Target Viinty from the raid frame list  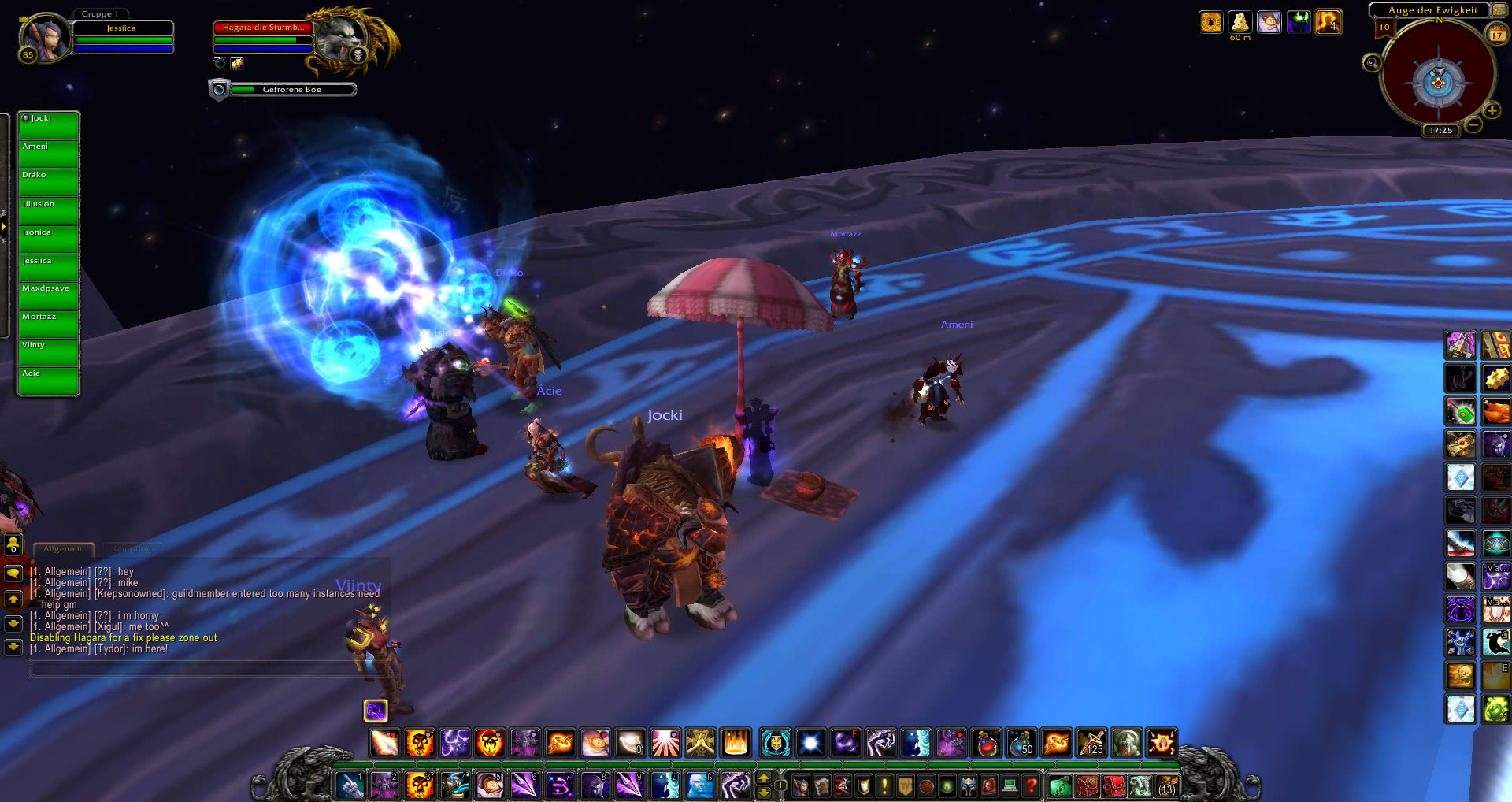tap(48, 353)
